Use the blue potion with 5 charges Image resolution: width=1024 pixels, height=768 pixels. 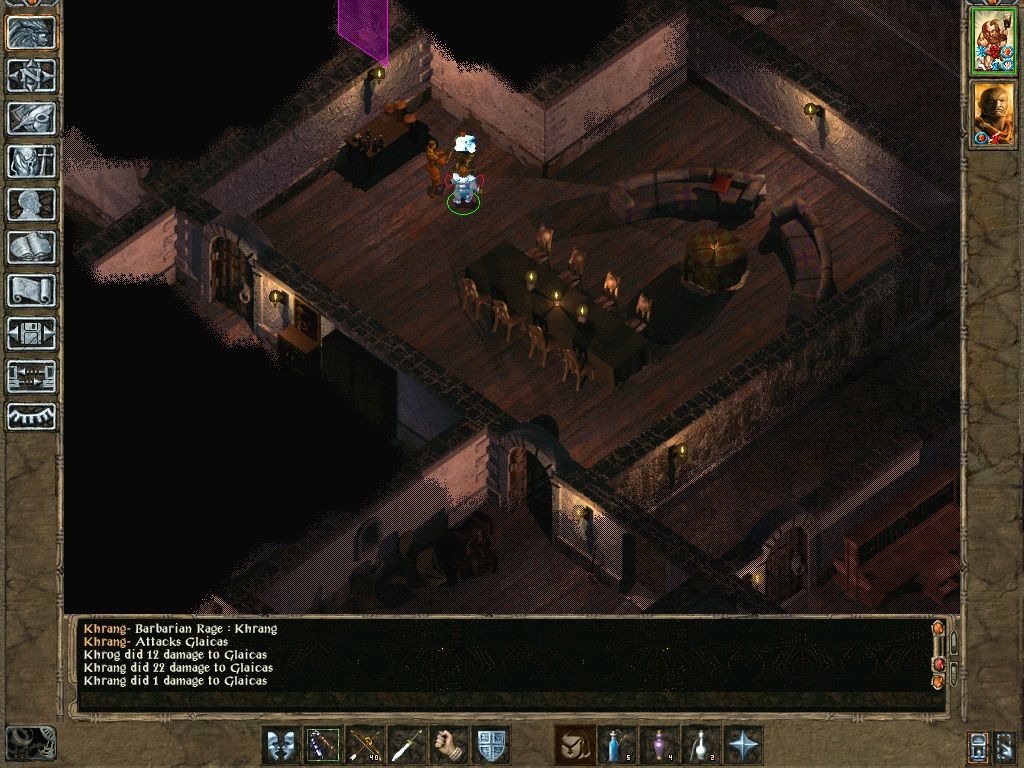tap(617, 745)
